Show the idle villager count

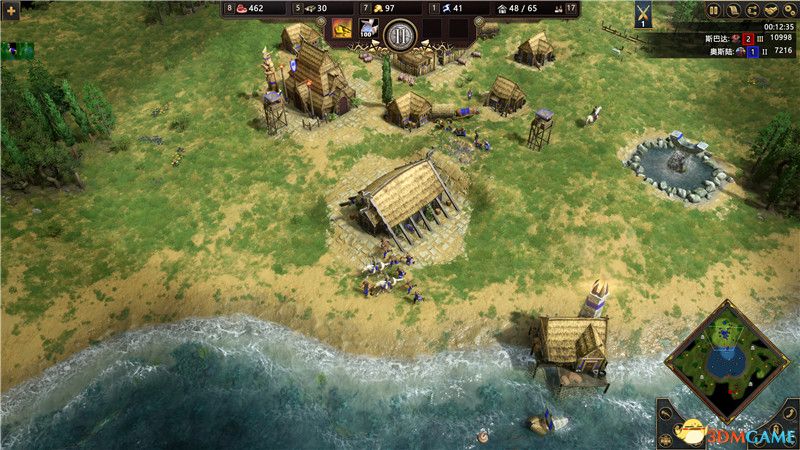[x=570, y=9]
